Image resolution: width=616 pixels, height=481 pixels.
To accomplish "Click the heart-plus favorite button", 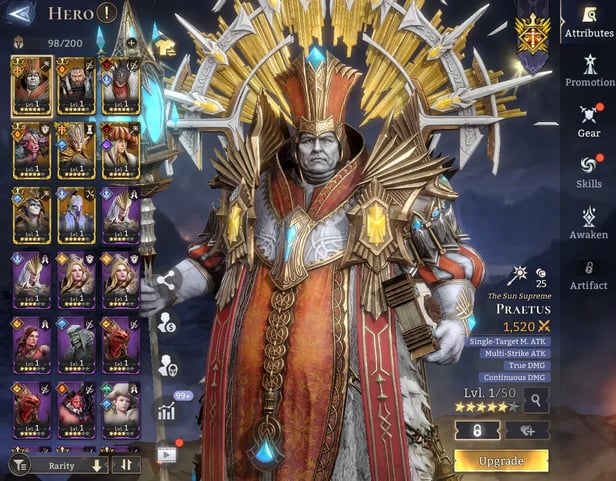I will click(526, 430).
